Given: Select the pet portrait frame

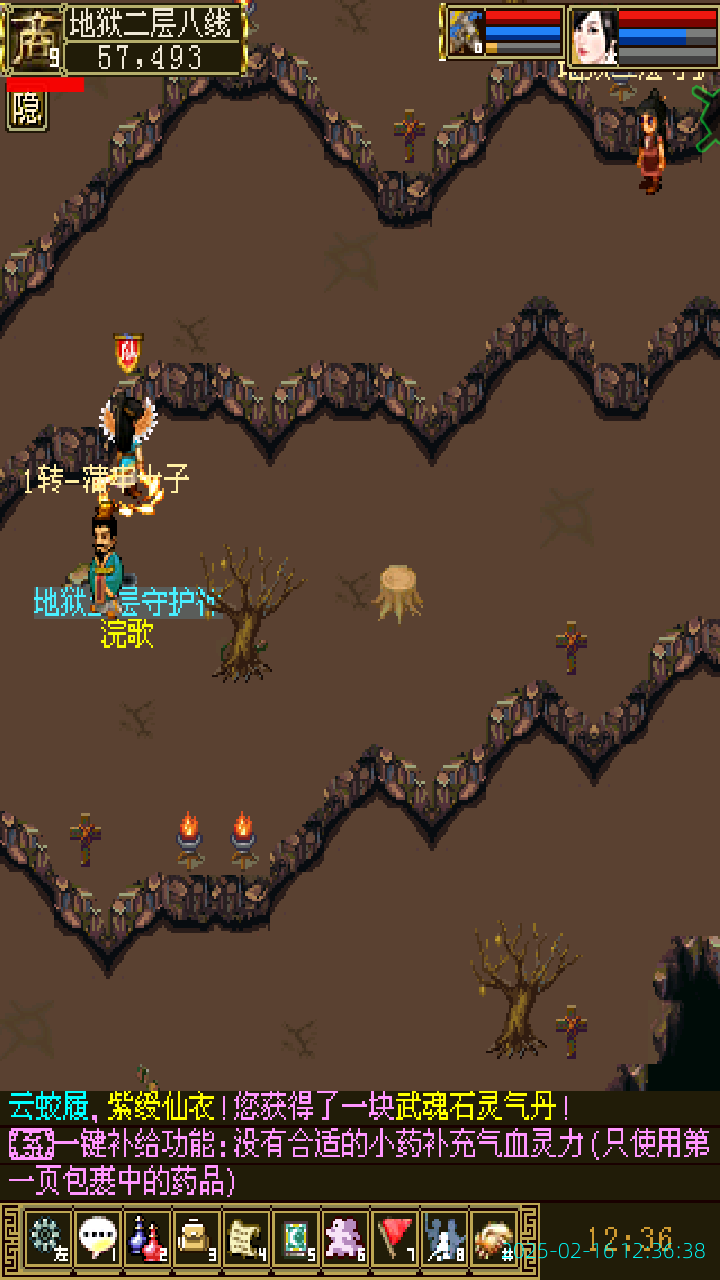Looking at the screenshot, I should pyautogui.click(x=466, y=32).
